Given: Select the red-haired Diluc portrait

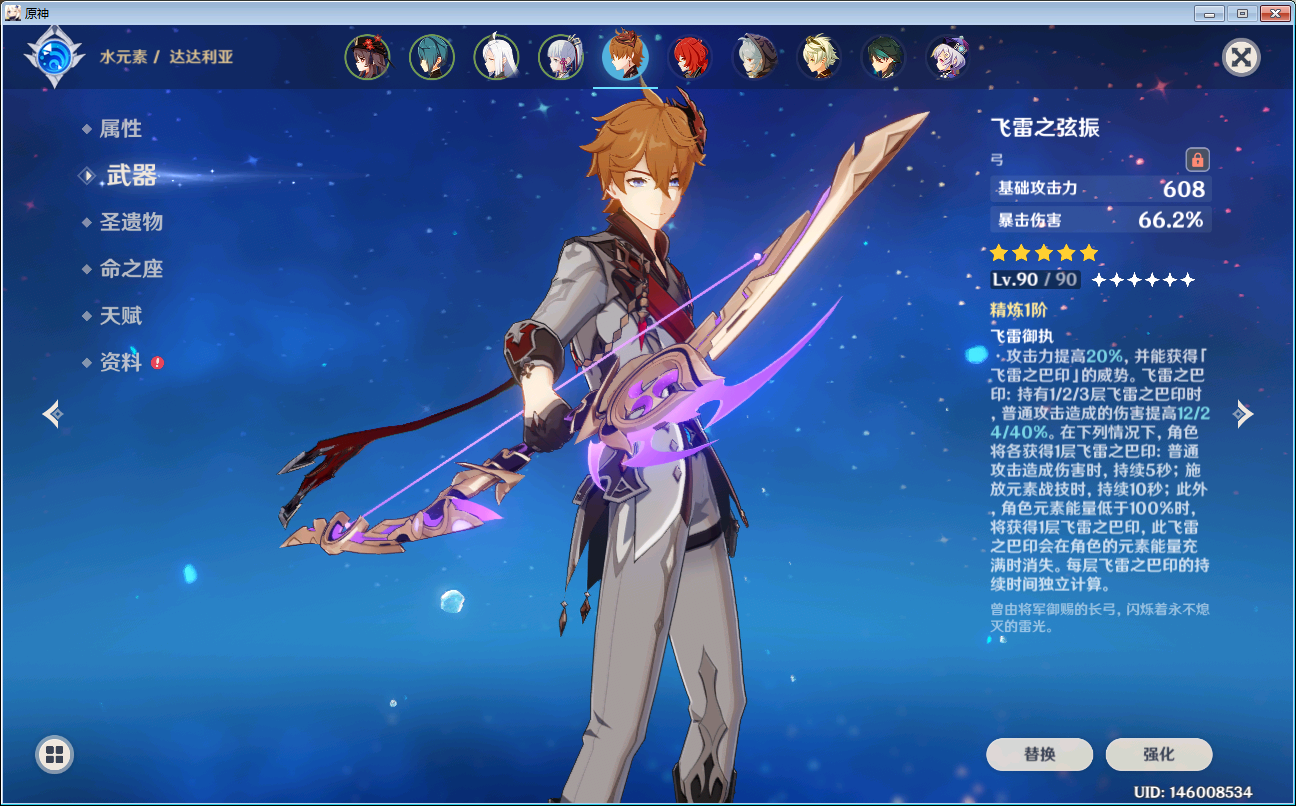Looking at the screenshot, I should [690, 57].
